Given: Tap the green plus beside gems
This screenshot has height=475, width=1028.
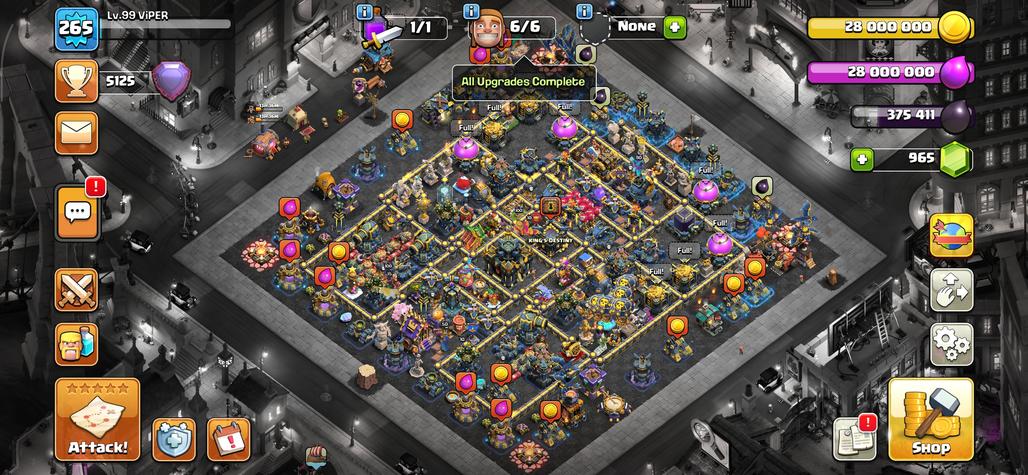Looking at the screenshot, I should pos(862,158).
